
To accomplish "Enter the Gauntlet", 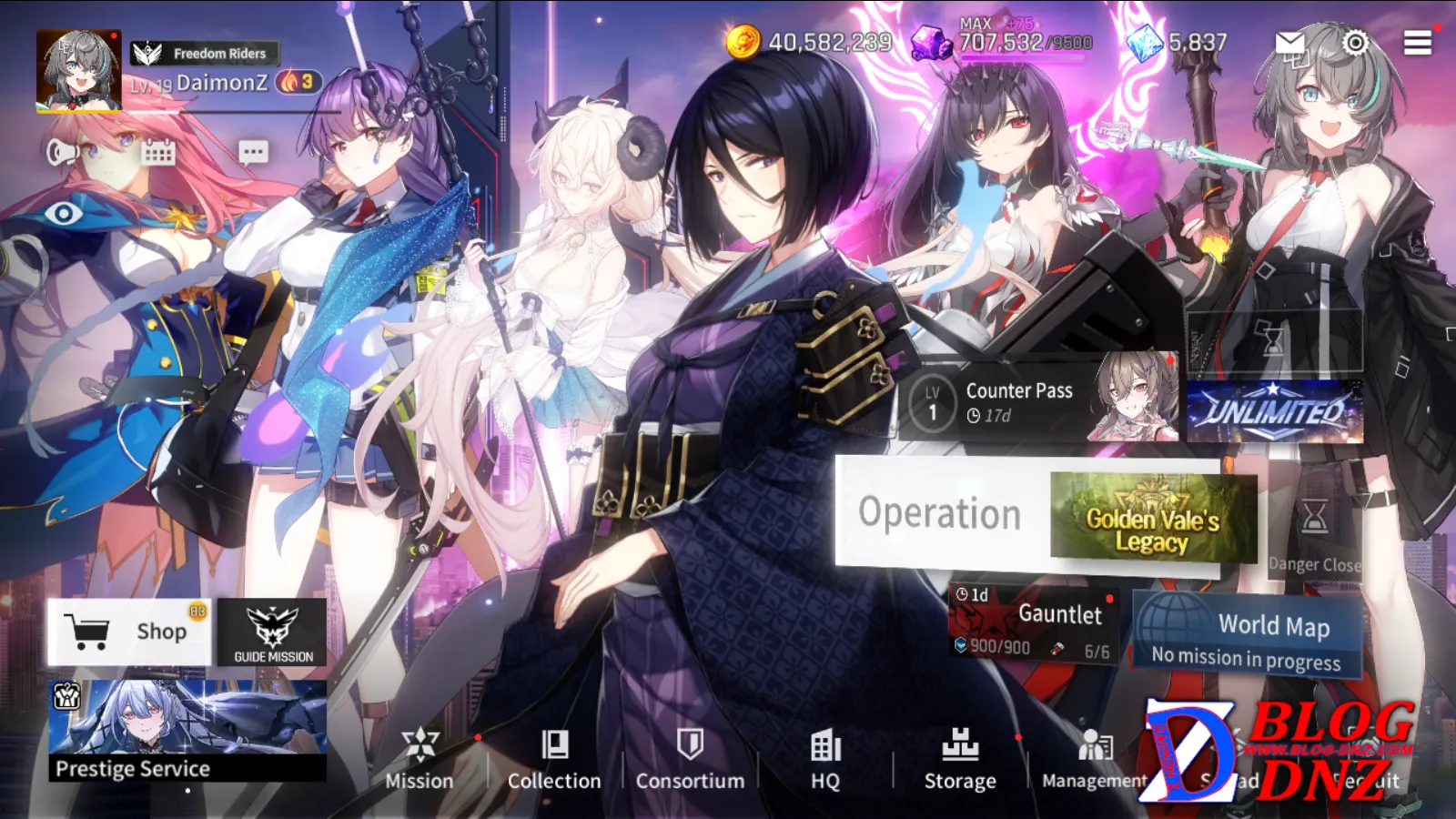I will [1034, 624].
